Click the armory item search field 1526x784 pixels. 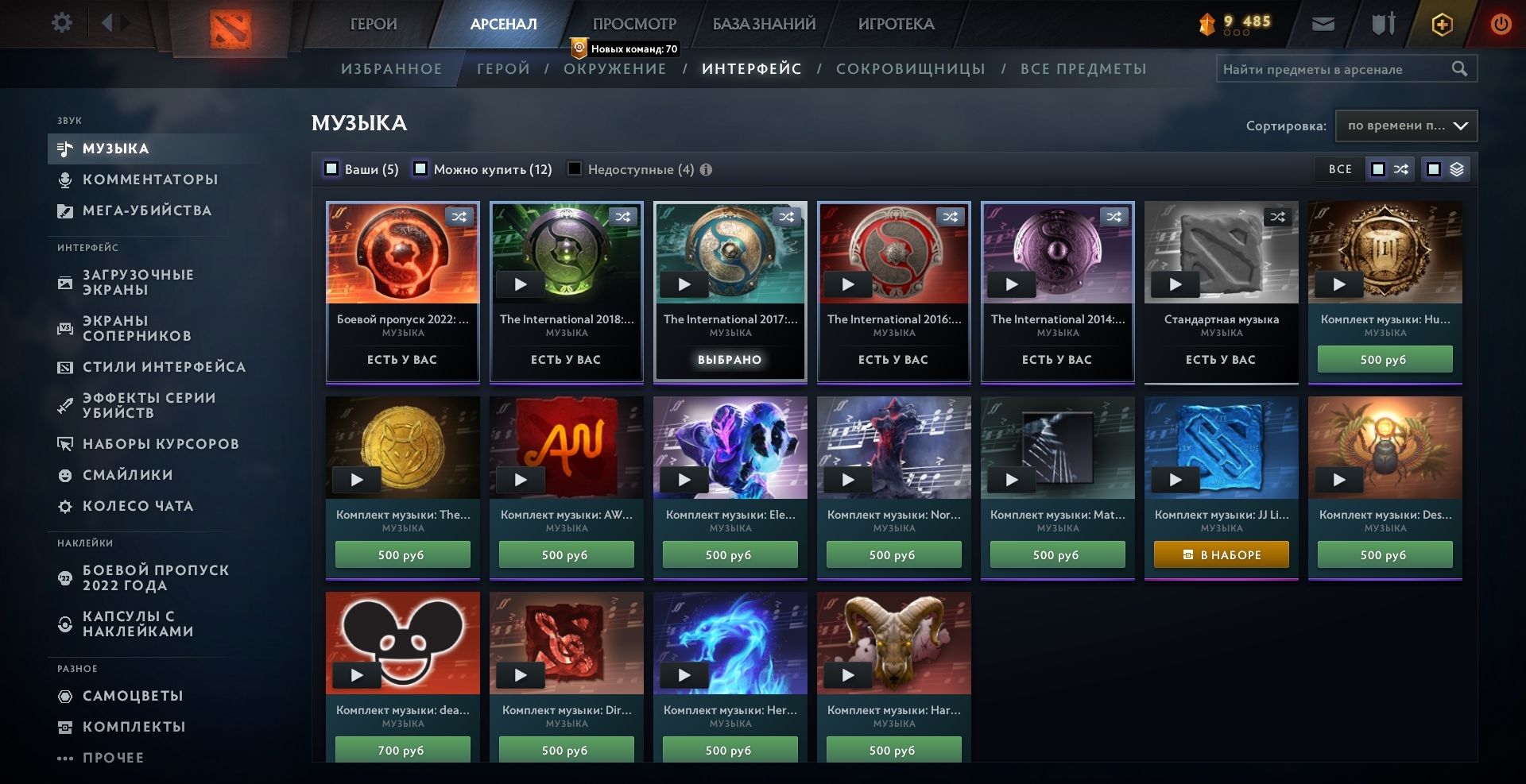(x=1335, y=69)
